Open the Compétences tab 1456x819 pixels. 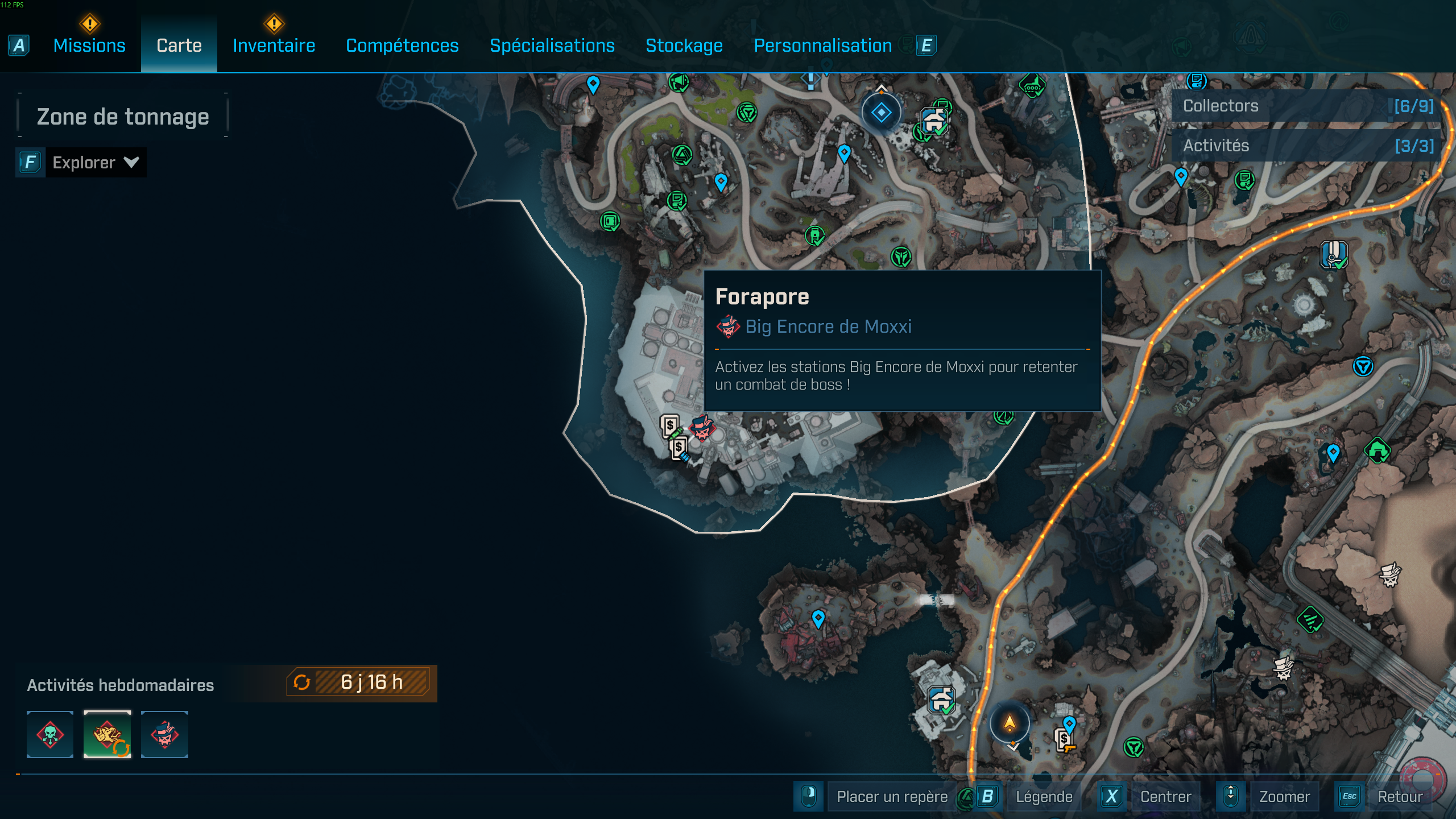[402, 45]
